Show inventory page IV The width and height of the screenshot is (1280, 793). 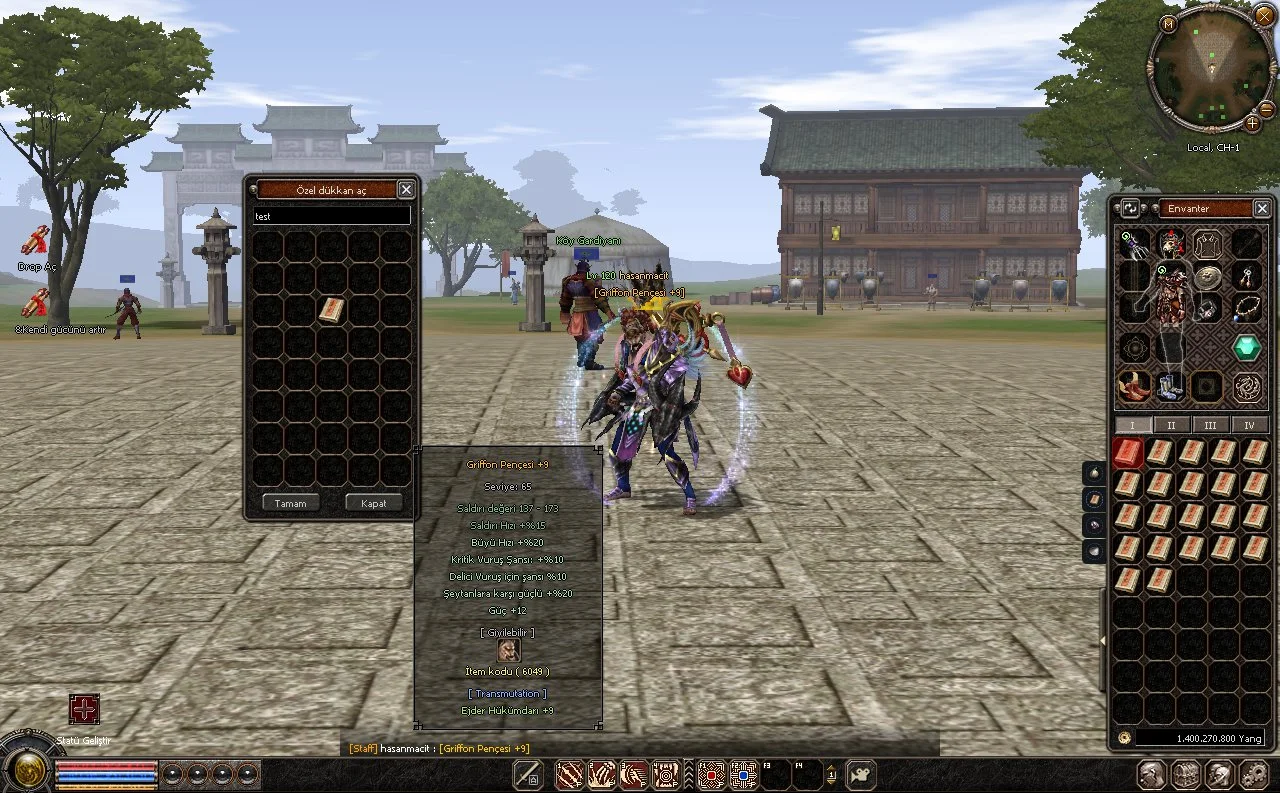pyautogui.click(x=1249, y=425)
